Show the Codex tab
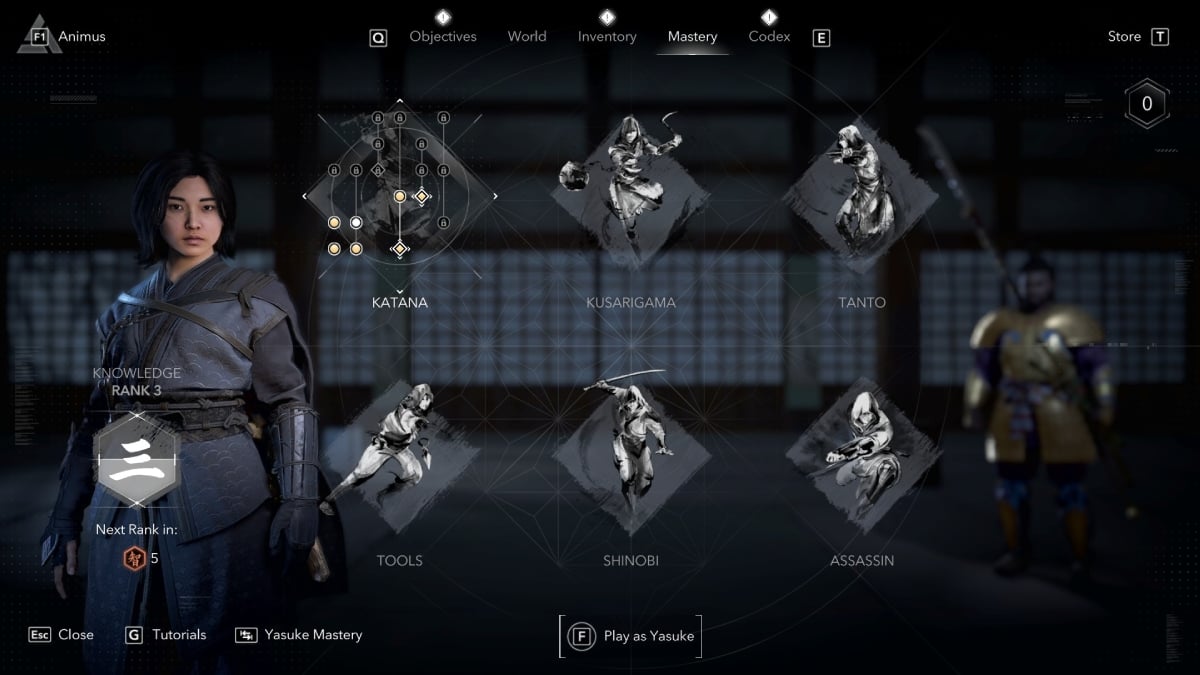 [769, 37]
